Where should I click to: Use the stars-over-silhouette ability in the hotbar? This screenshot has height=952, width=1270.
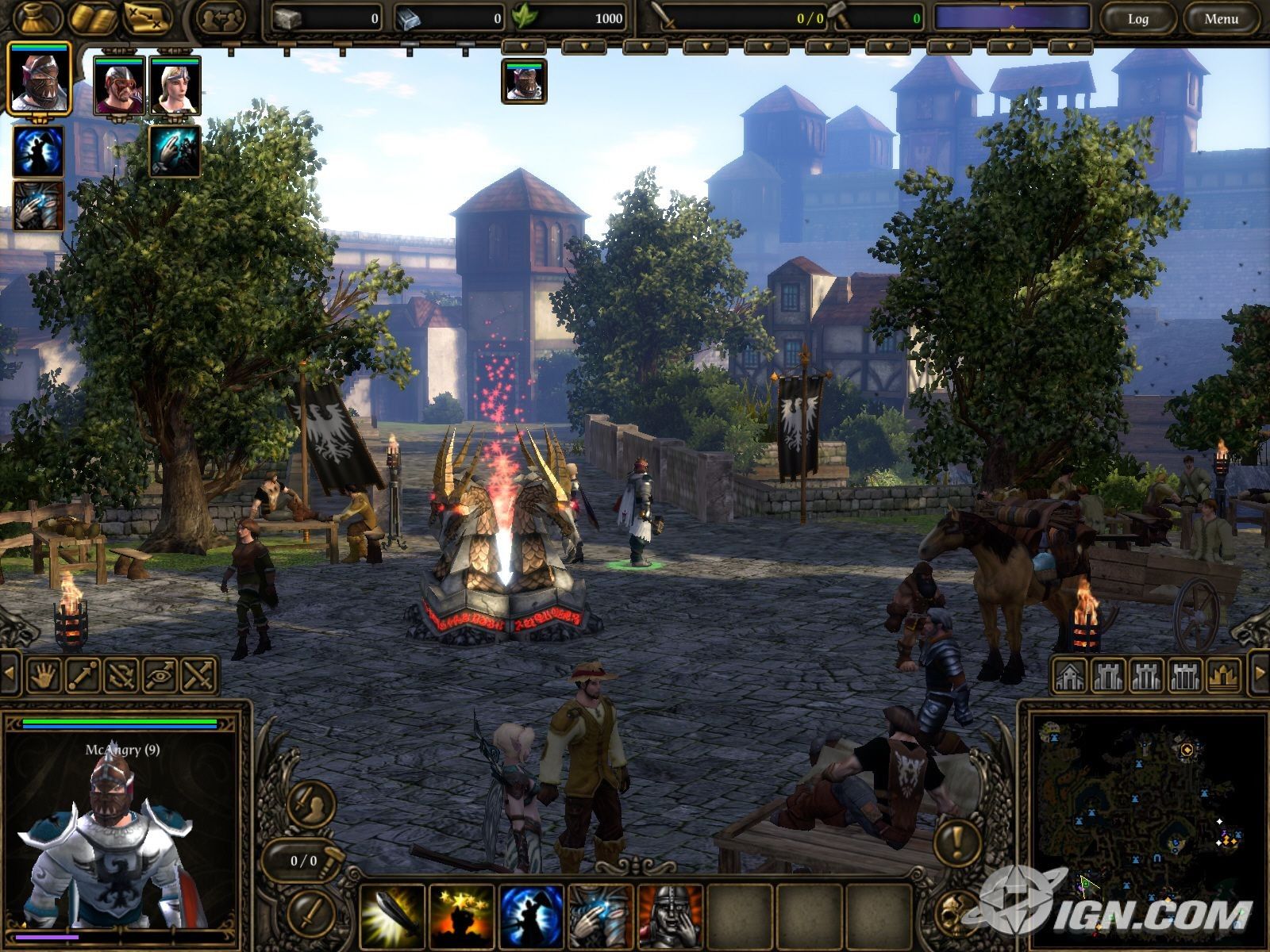click(x=461, y=917)
